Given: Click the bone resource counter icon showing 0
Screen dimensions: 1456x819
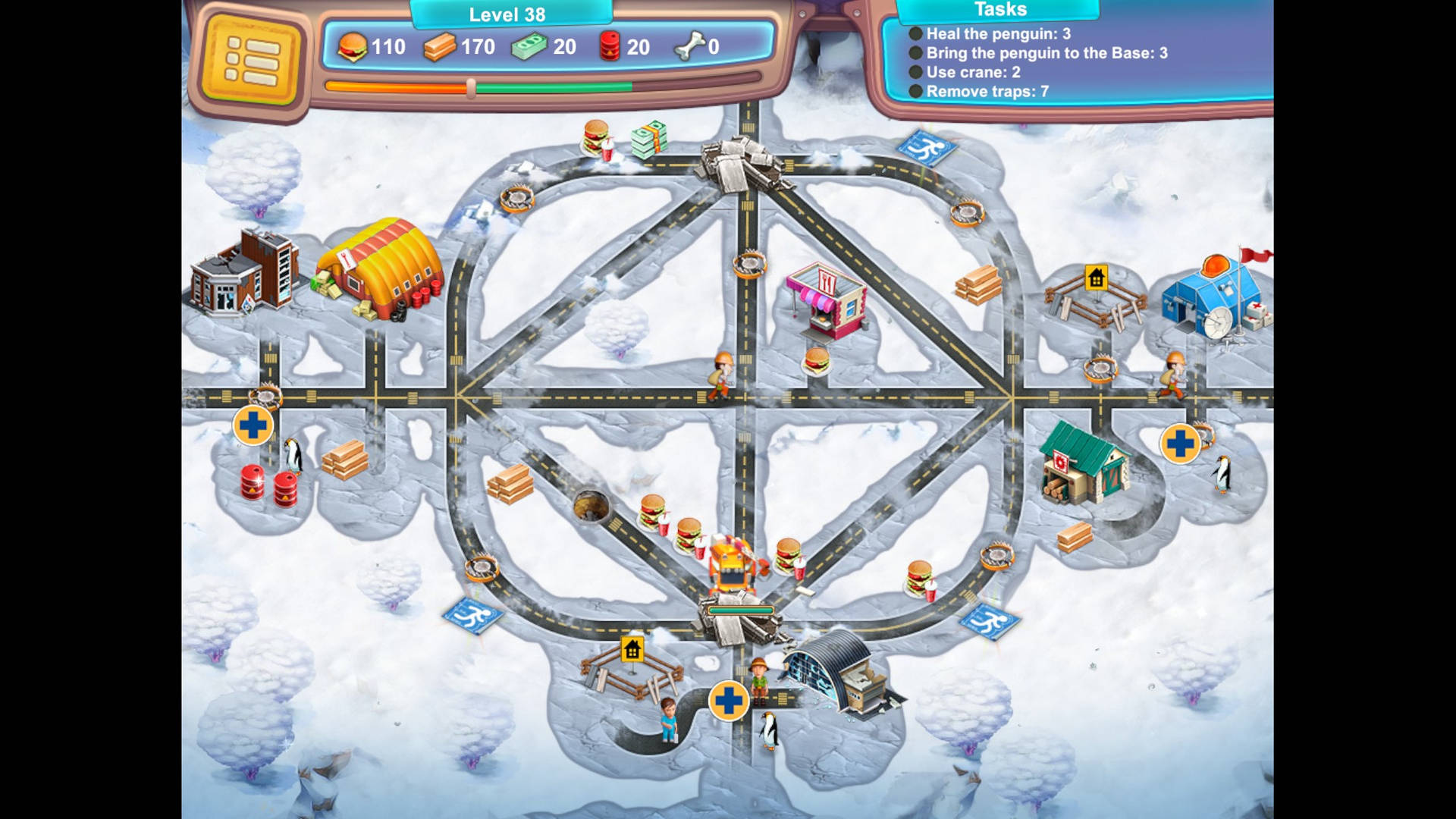Looking at the screenshot, I should [x=687, y=47].
